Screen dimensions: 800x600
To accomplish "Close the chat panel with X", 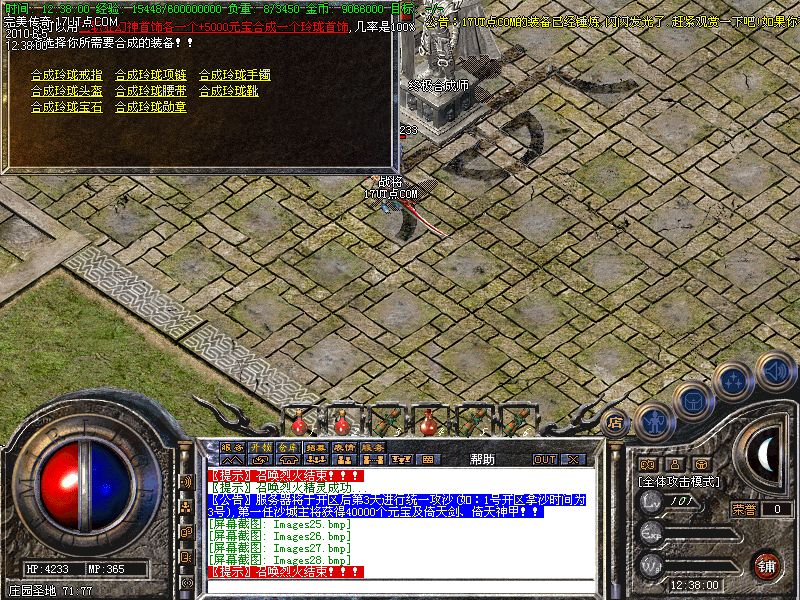I will pos(573,459).
